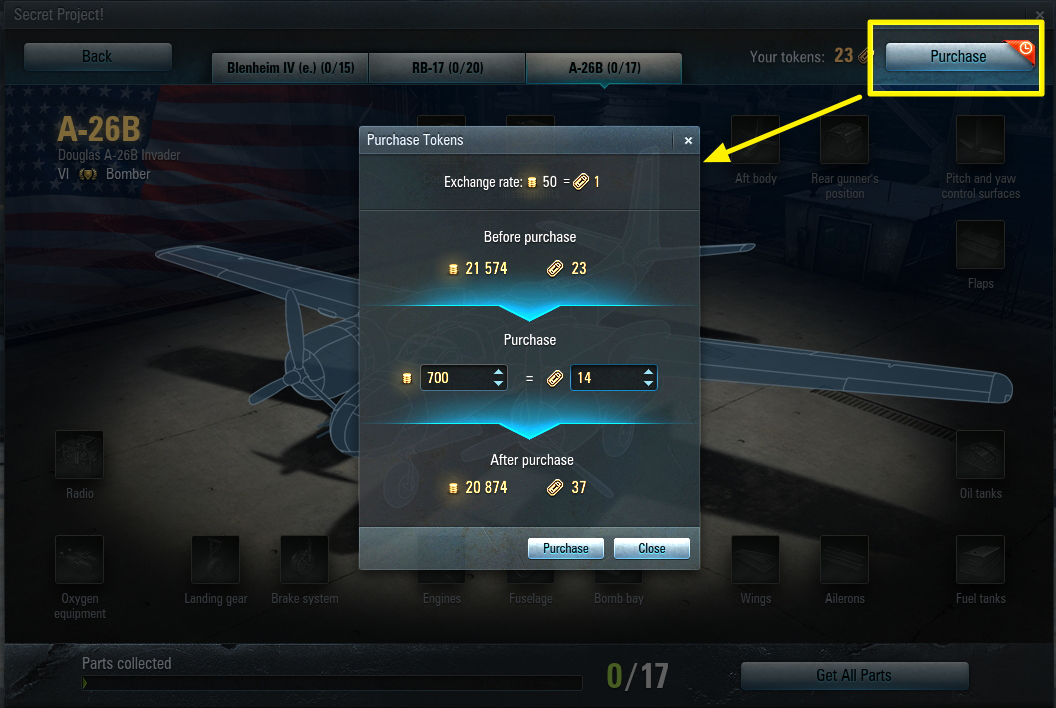The width and height of the screenshot is (1056, 708).
Task: Decrease the token quantity with down arrow
Action: click(648, 384)
